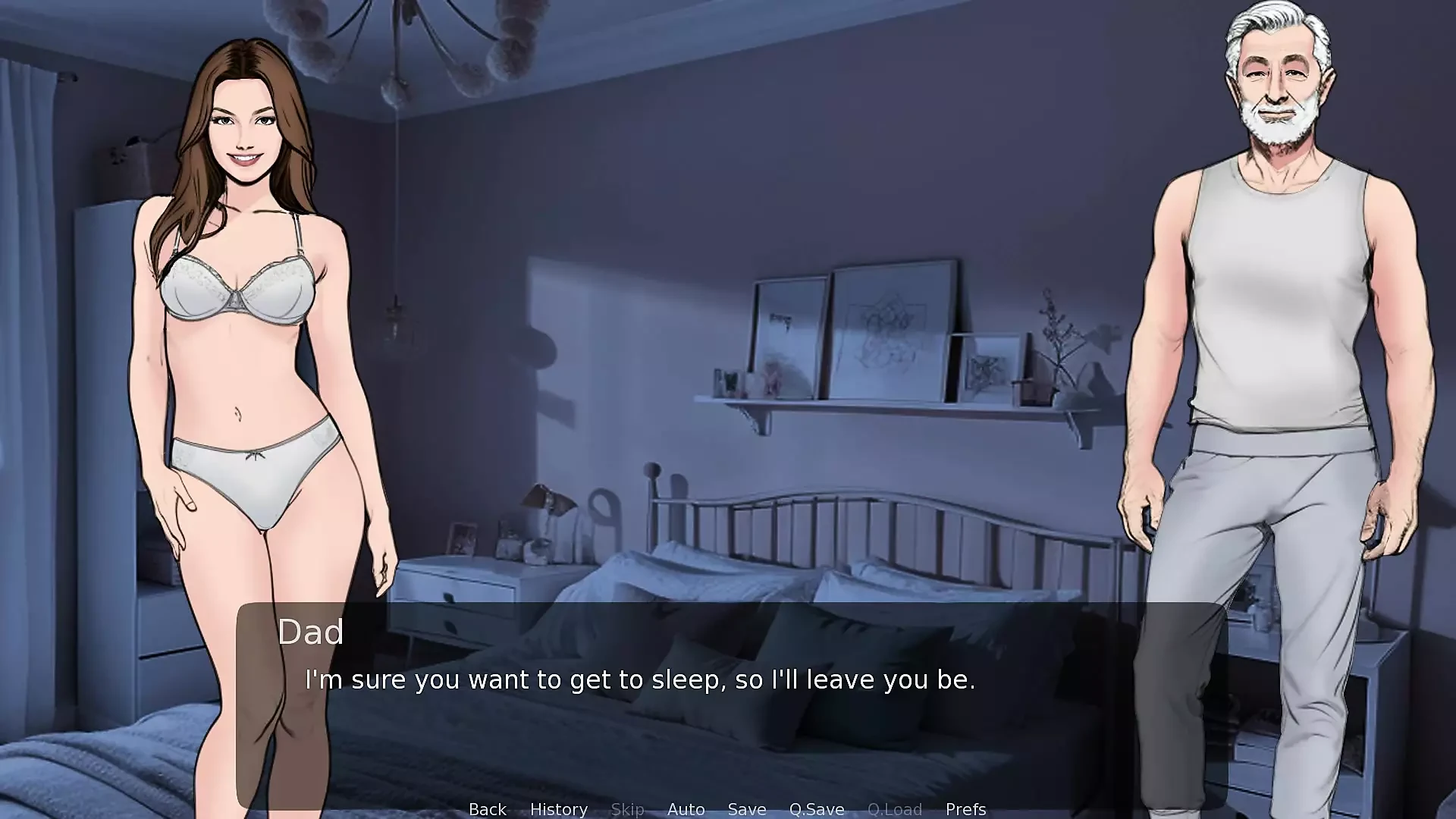Click Back to rewind the dialogue
1456x819 pixels.
click(487, 809)
